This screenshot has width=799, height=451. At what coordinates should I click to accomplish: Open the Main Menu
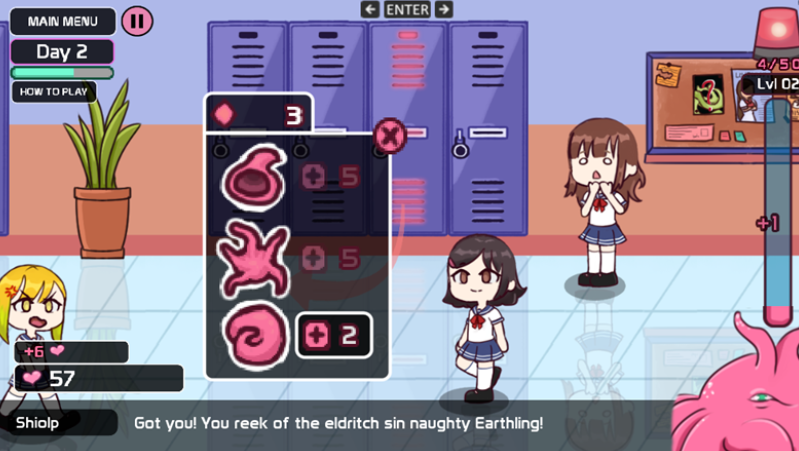pyautogui.click(x=62, y=20)
